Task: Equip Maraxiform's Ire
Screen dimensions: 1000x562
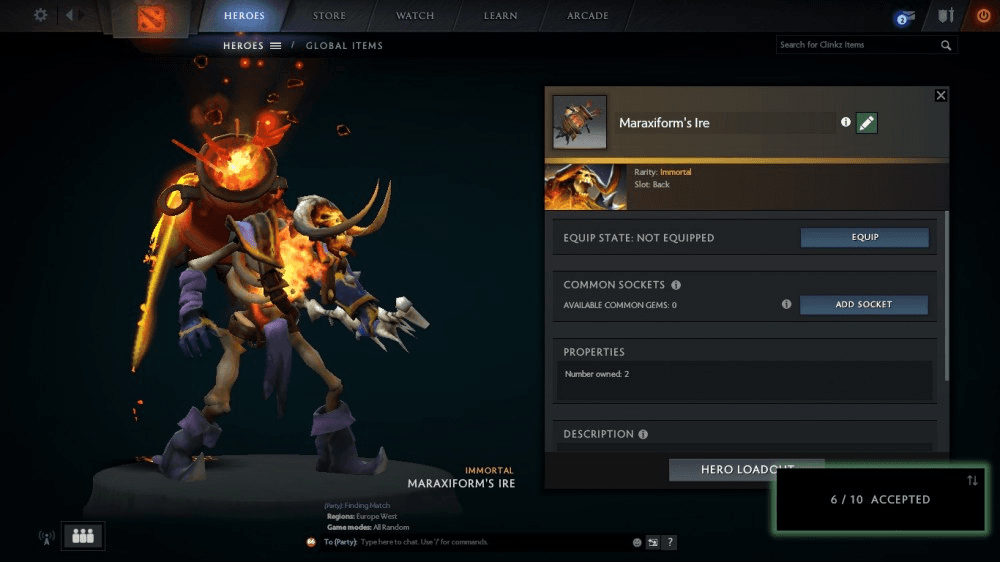Action: coord(864,238)
